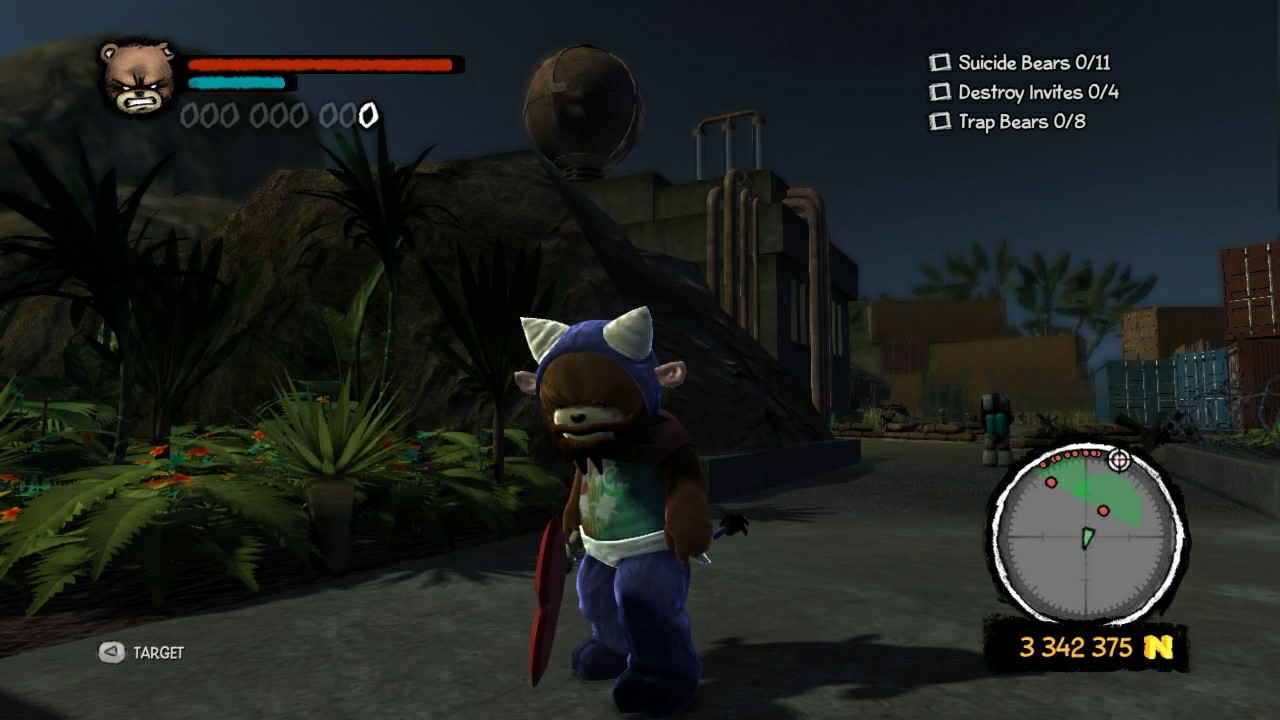Tick the Destroy Invites objective checkbox
This screenshot has height=720, width=1280.
pyautogui.click(x=939, y=93)
